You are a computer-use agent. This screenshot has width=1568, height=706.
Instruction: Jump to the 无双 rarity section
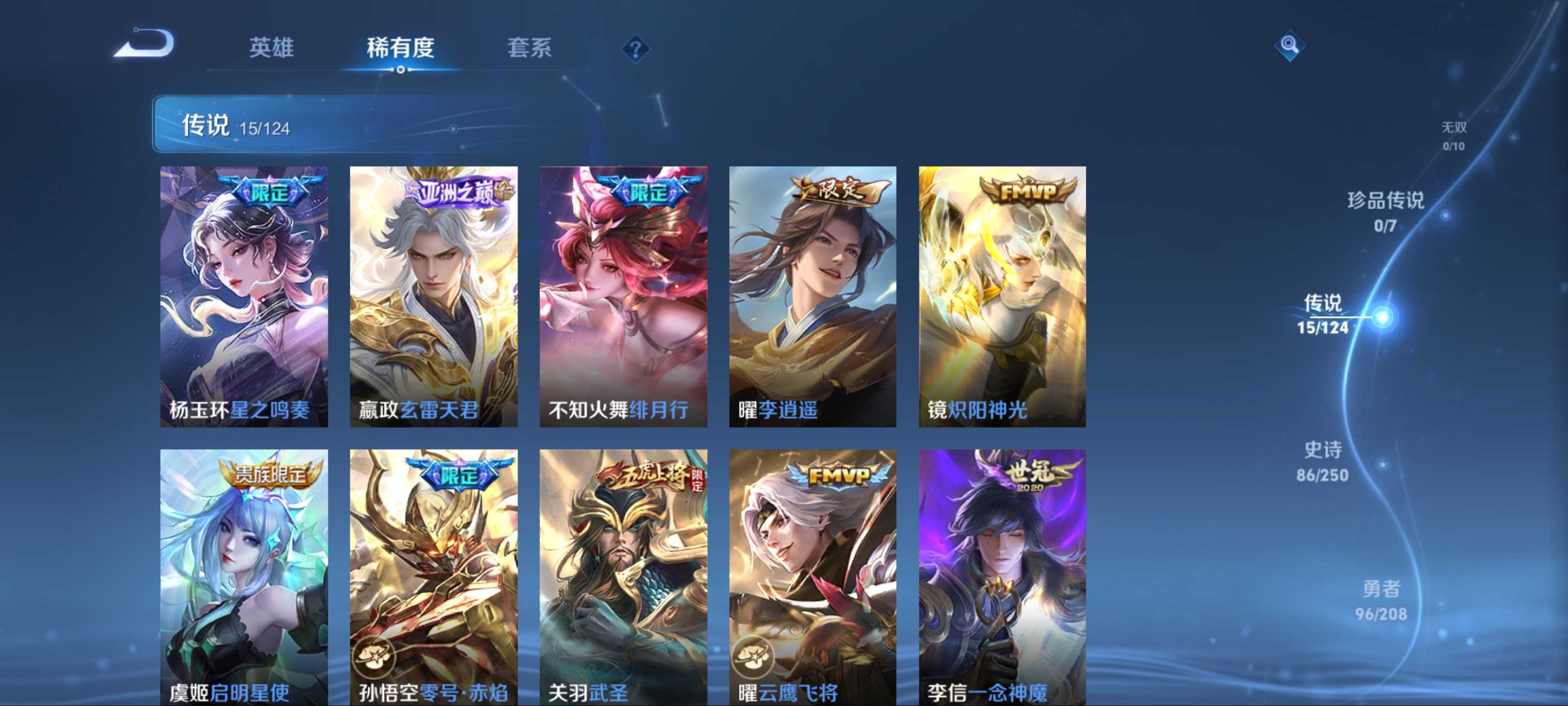coord(1453,135)
